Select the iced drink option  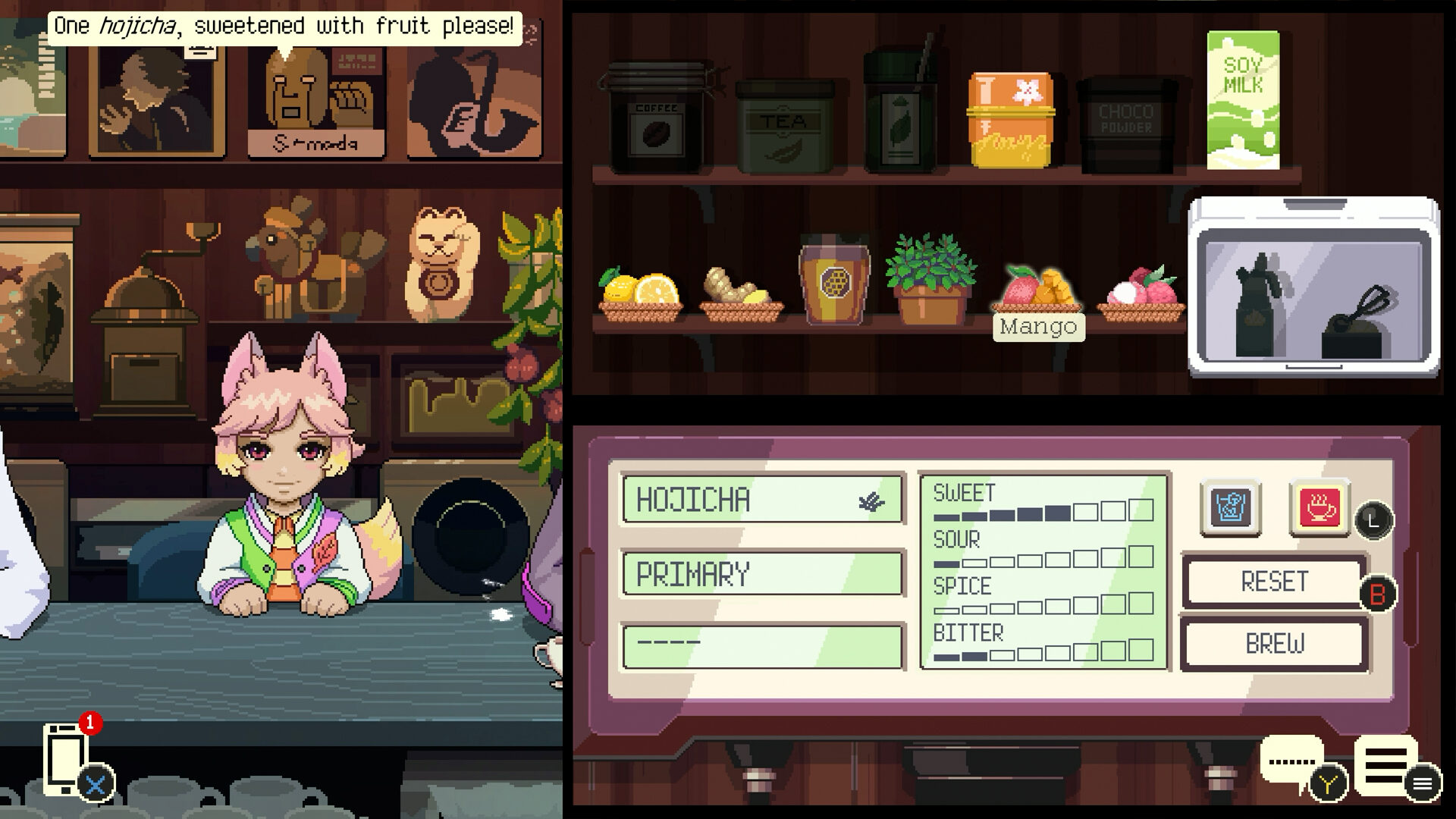click(x=1230, y=507)
